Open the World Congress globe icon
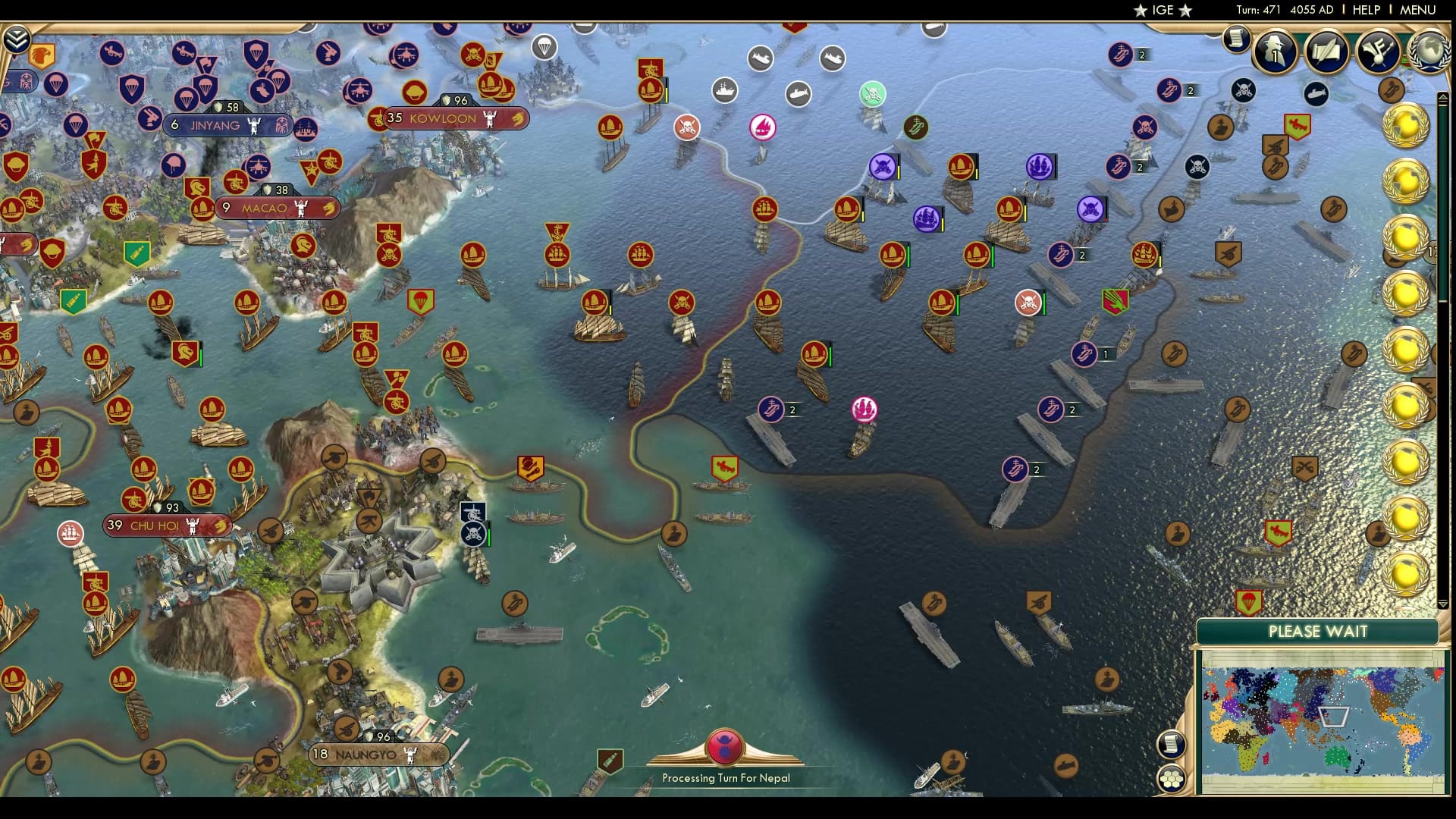Viewport: 1456px width, 819px height. 1428,53
